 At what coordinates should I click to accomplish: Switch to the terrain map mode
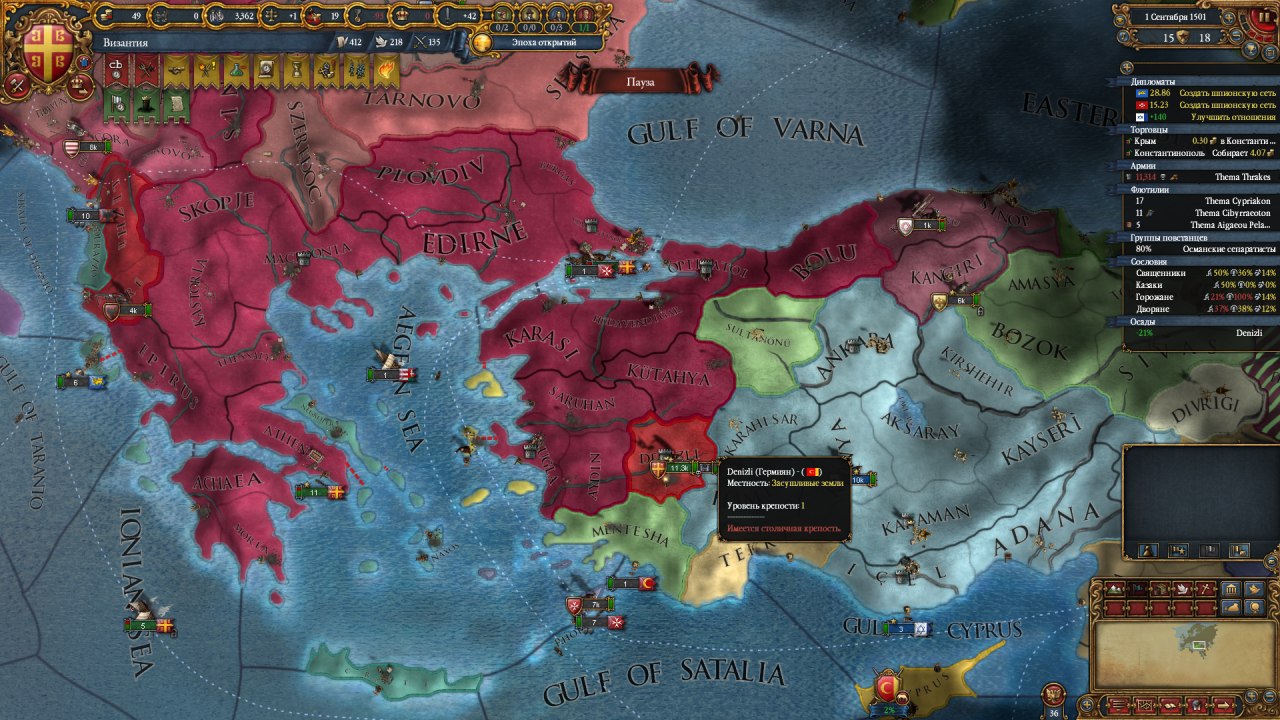(x=1114, y=589)
